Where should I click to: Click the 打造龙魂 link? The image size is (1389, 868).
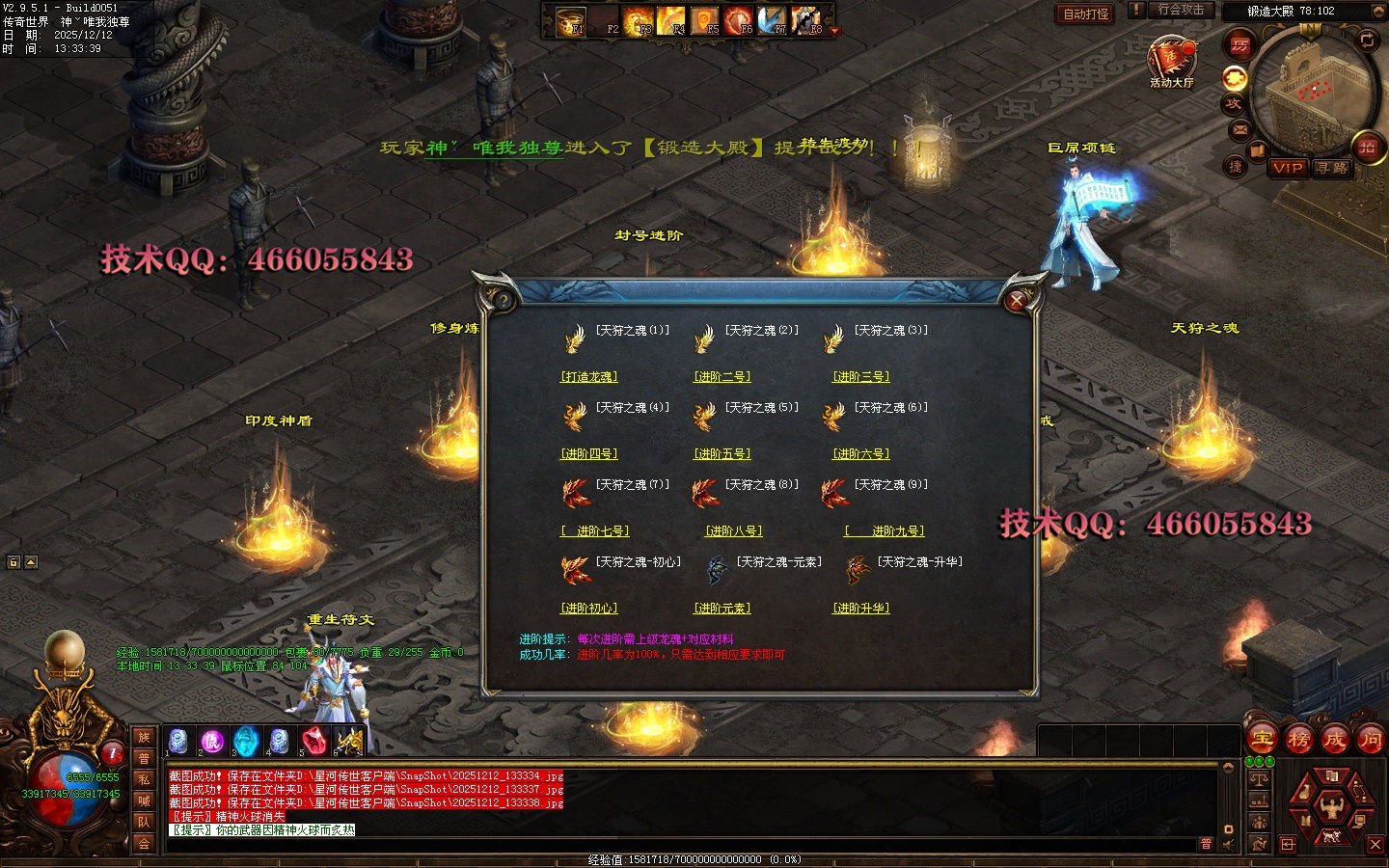[x=589, y=377]
